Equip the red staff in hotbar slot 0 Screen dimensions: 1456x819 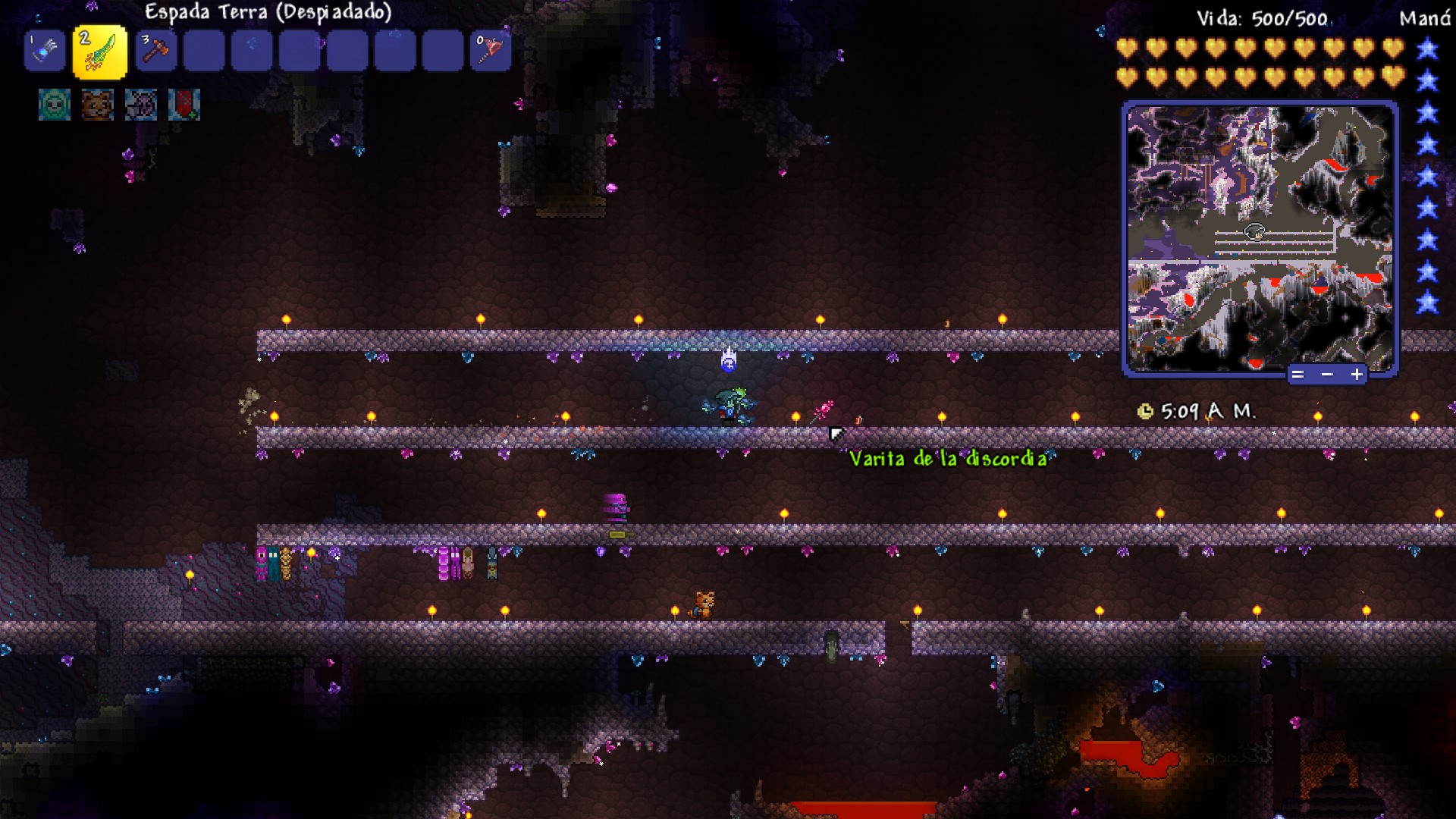tap(490, 51)
